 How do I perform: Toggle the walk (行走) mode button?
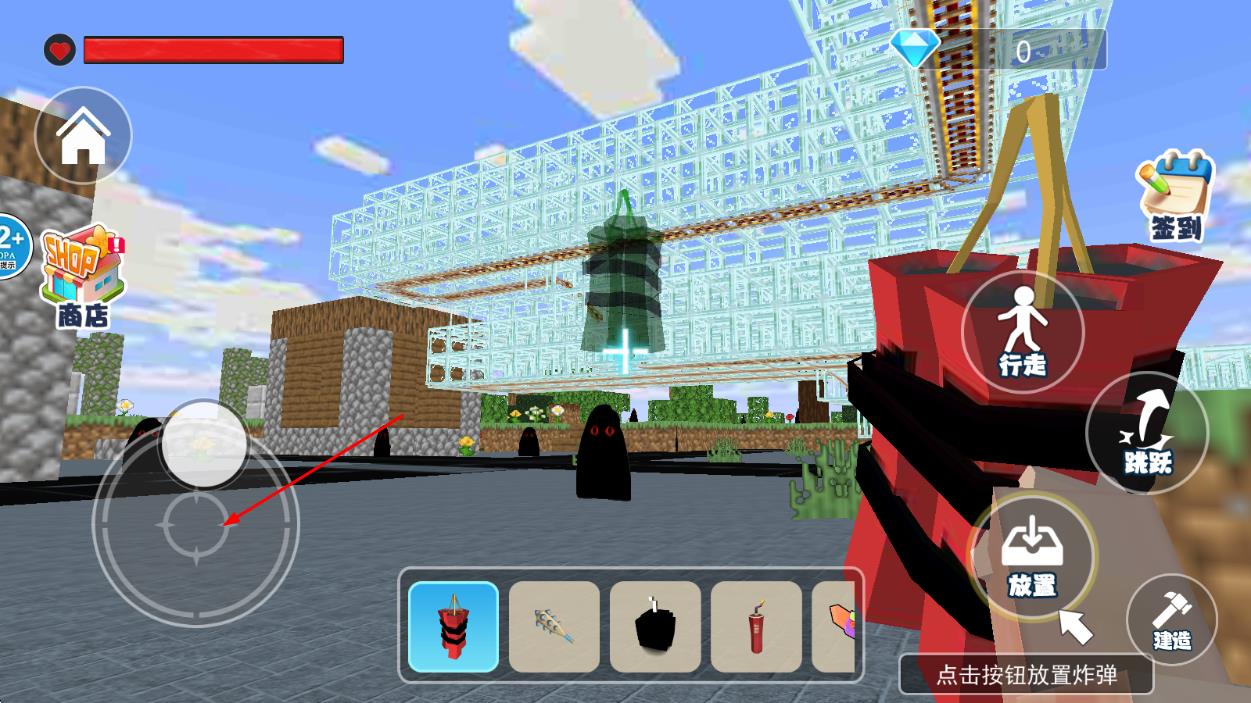coord(1022,332)
